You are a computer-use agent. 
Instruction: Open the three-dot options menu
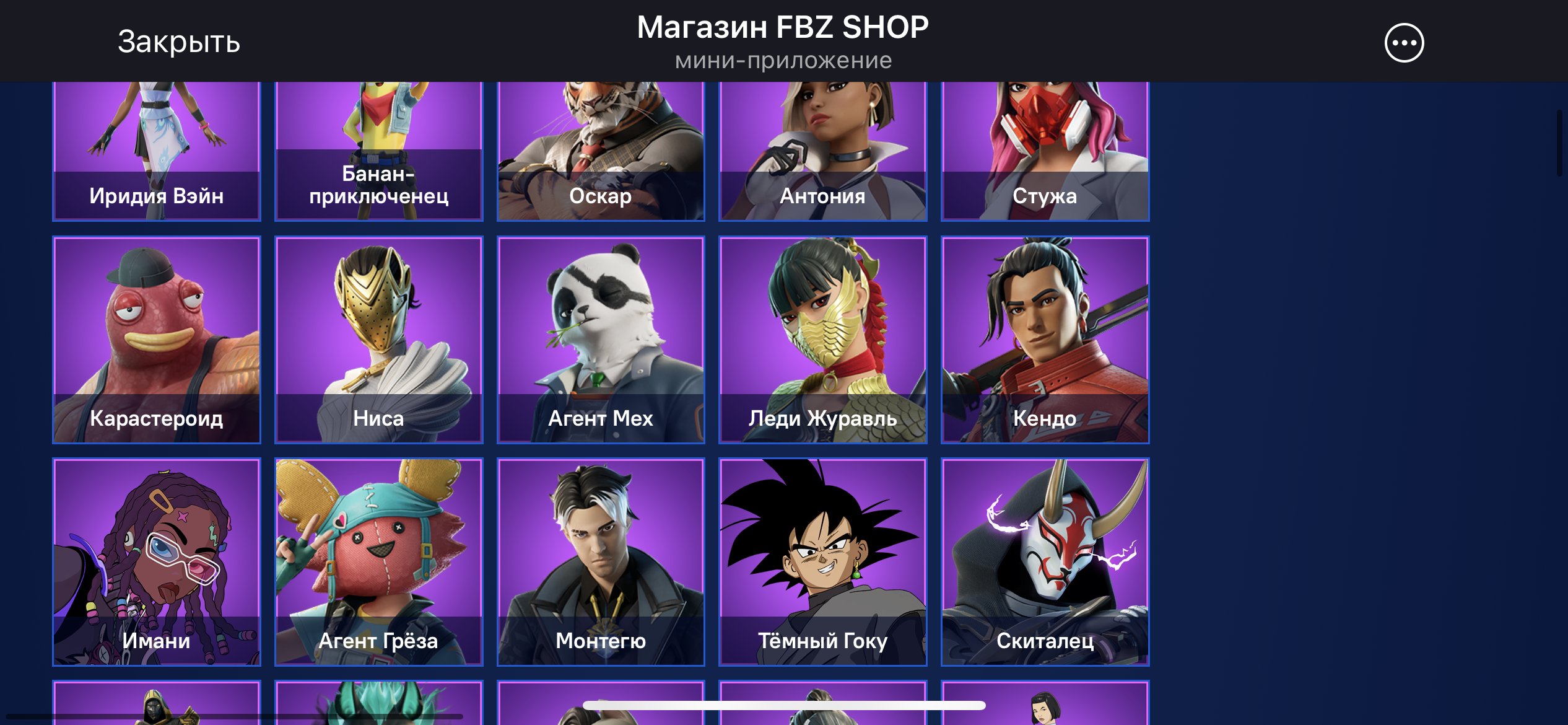[x=1404, y=42]
